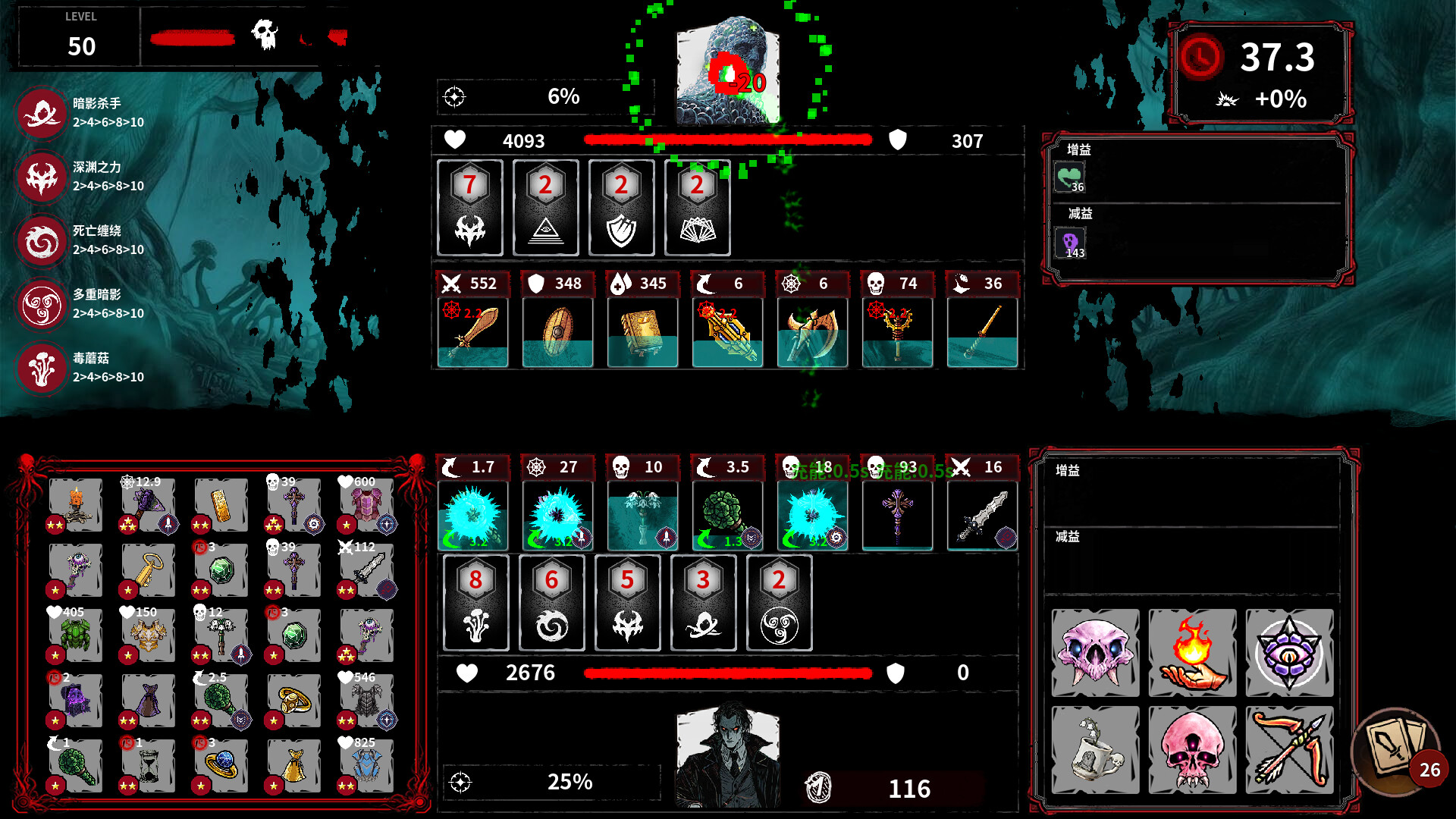Click the bow and arrow item icon
Screen dimensions: 1456x819
[x=1290, y=749]
